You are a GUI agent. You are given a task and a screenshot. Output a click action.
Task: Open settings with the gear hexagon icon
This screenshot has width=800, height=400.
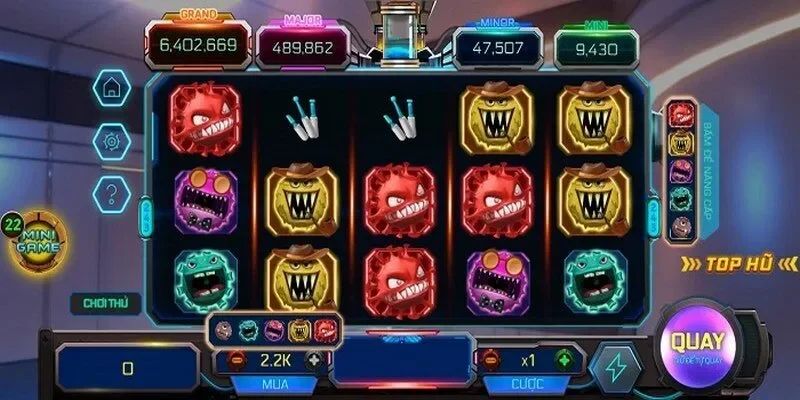pyautogui.click(x=111, y=141)
